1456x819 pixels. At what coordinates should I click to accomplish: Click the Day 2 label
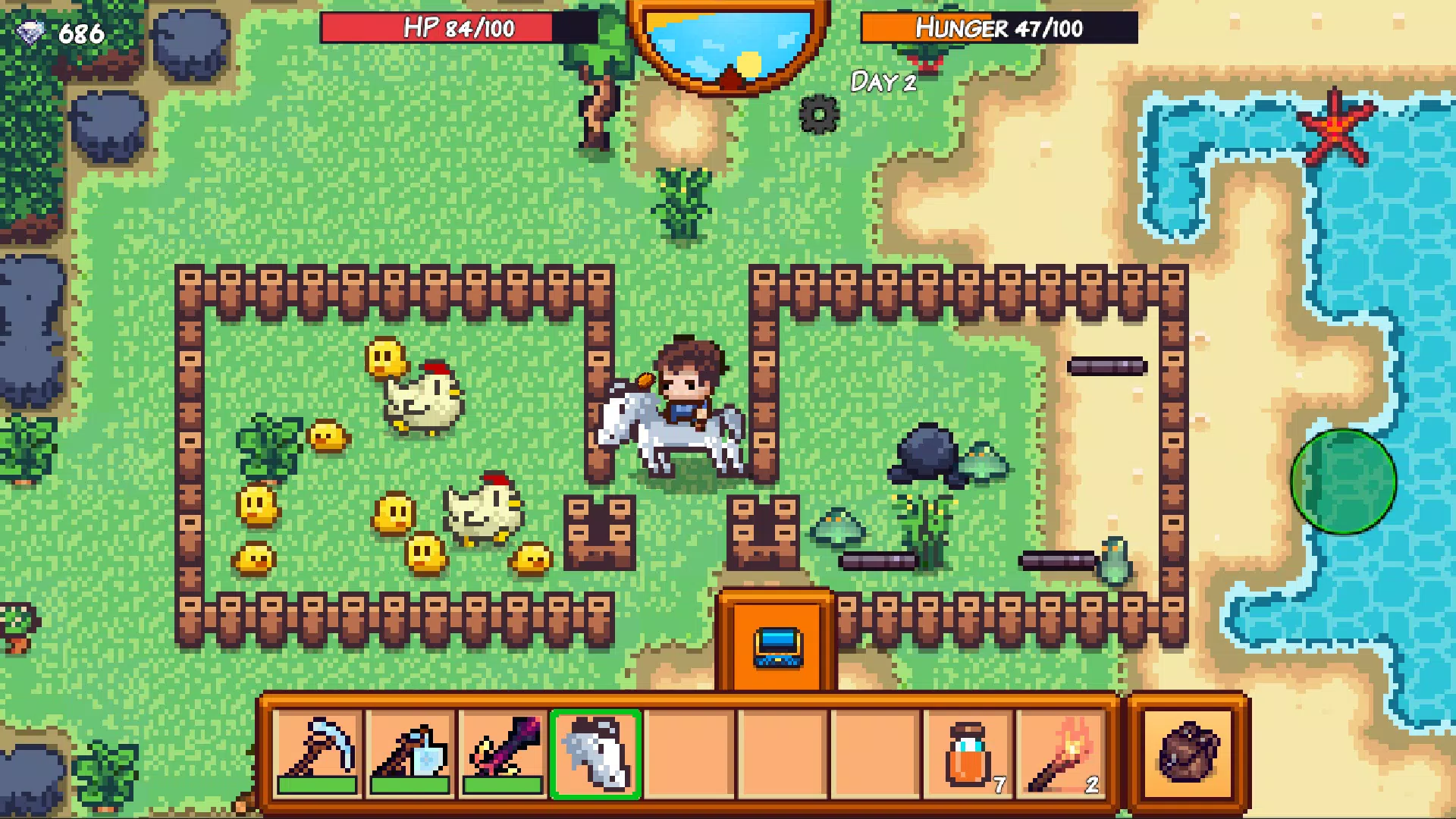(883, 83)
